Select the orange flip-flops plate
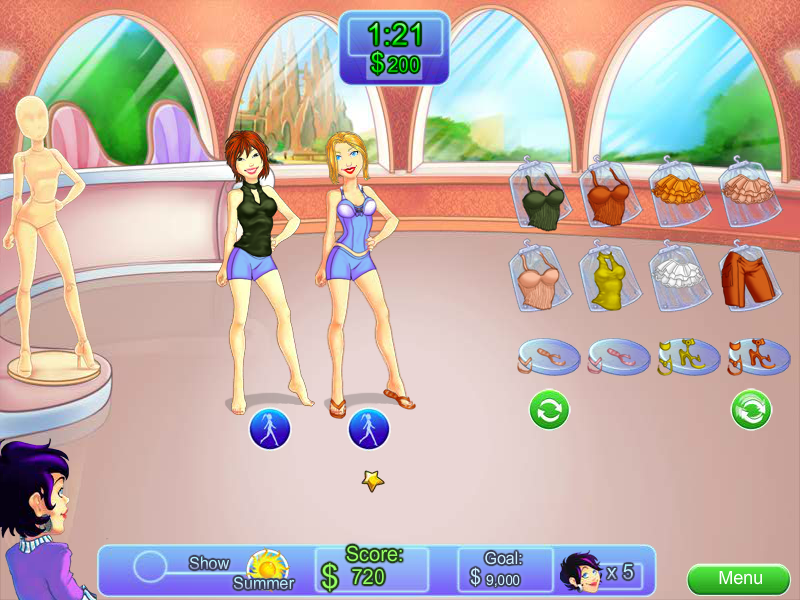The image size is (800, 600). (549, 355)
